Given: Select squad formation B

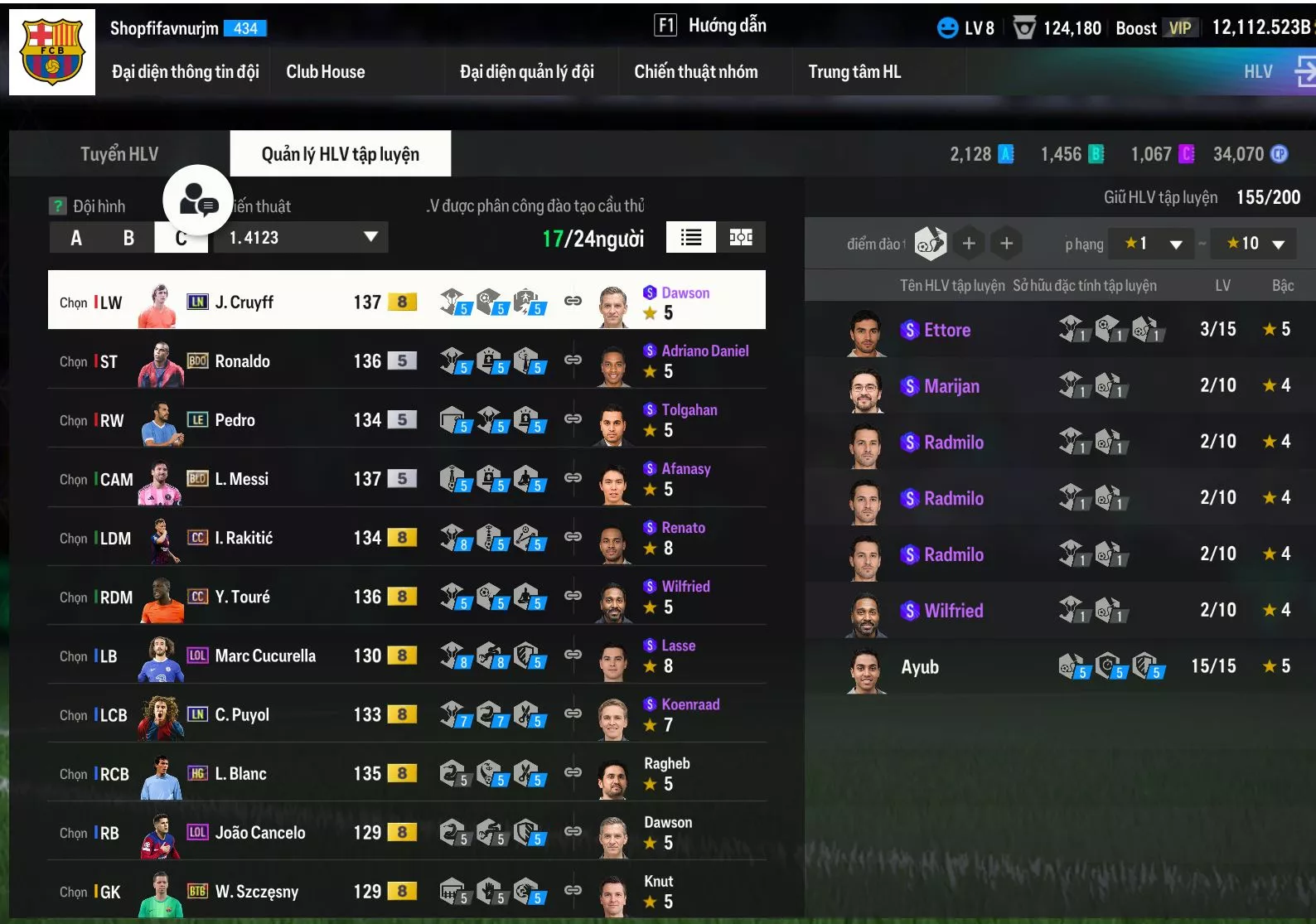Looking at the screenshot, I should tap(128, 239).
